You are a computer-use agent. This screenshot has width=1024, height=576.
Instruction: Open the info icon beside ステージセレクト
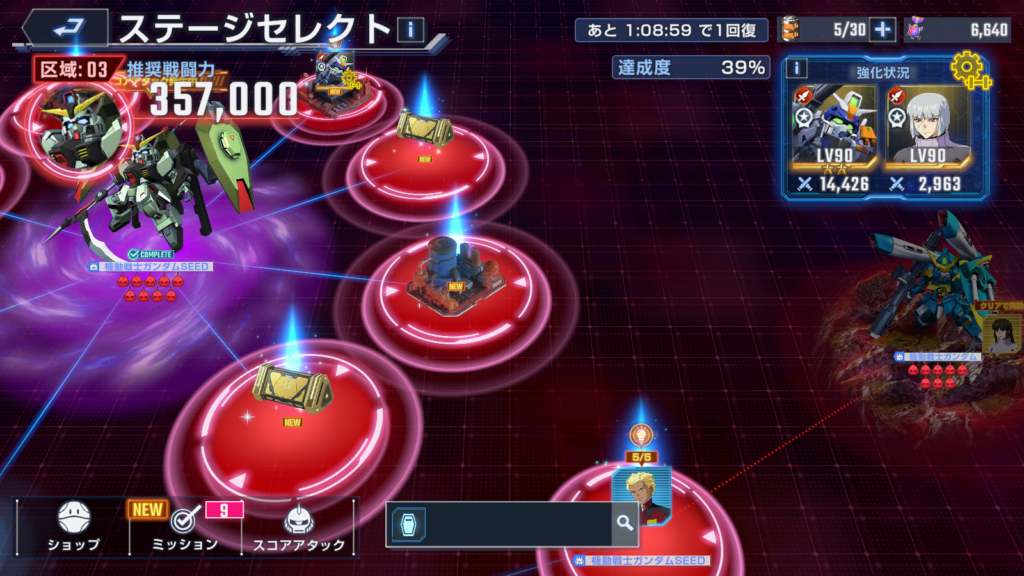click(411, 30)
